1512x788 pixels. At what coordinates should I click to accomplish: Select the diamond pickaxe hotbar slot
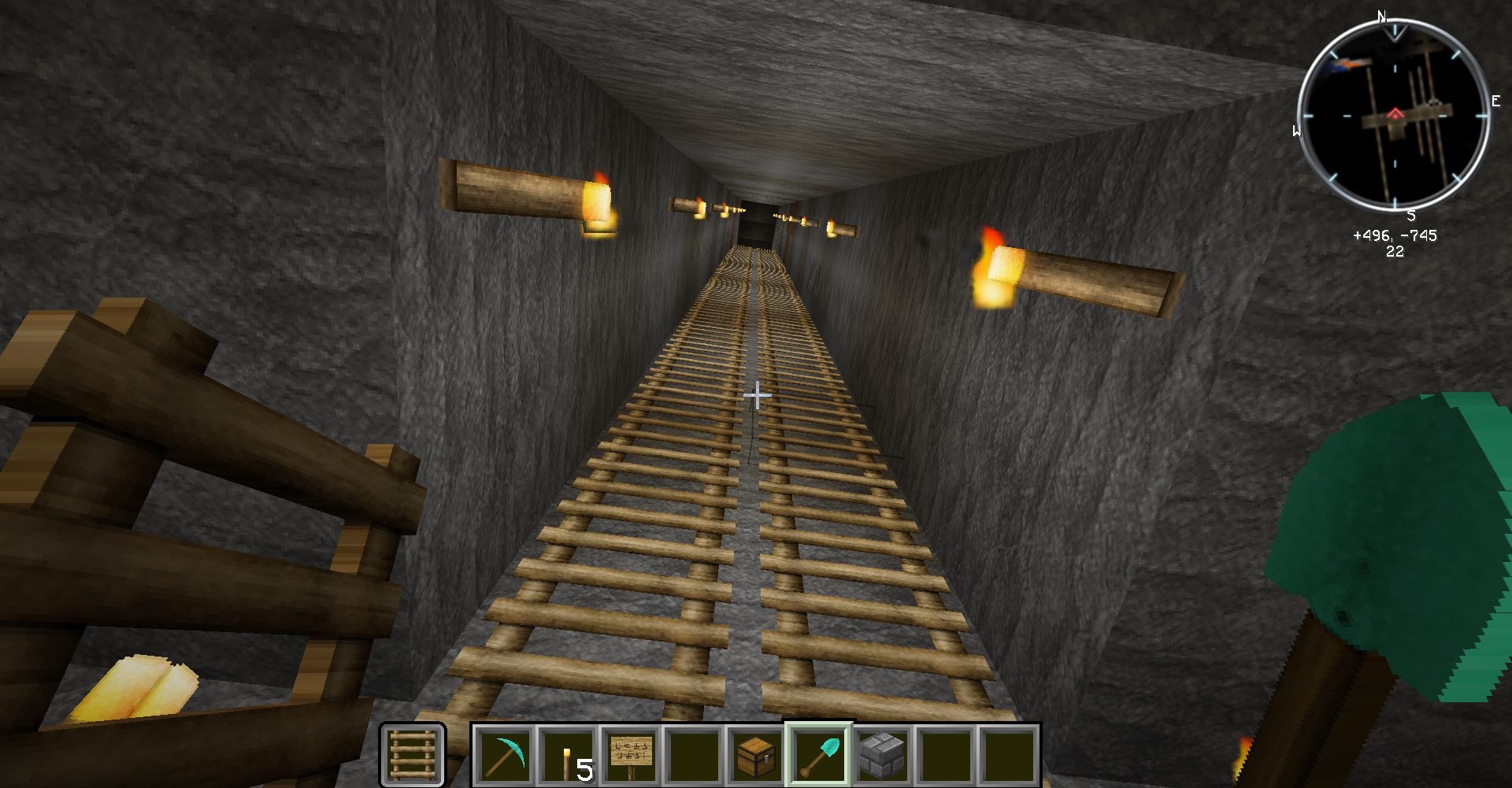503,755
